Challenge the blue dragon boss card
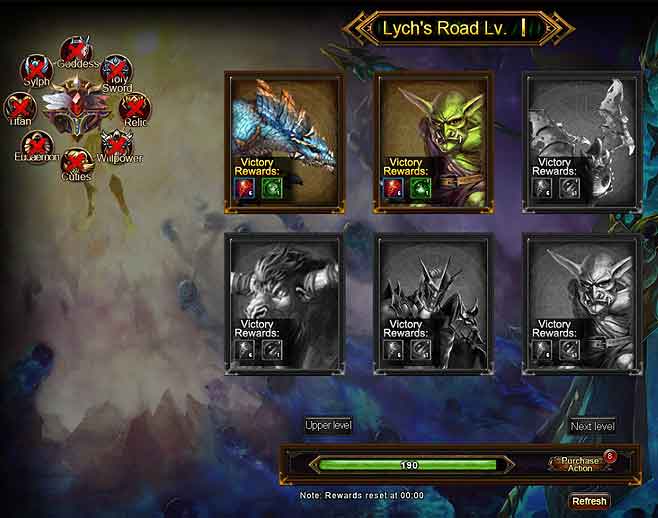This screenshot has height=518, width=658. pos(284,125)
